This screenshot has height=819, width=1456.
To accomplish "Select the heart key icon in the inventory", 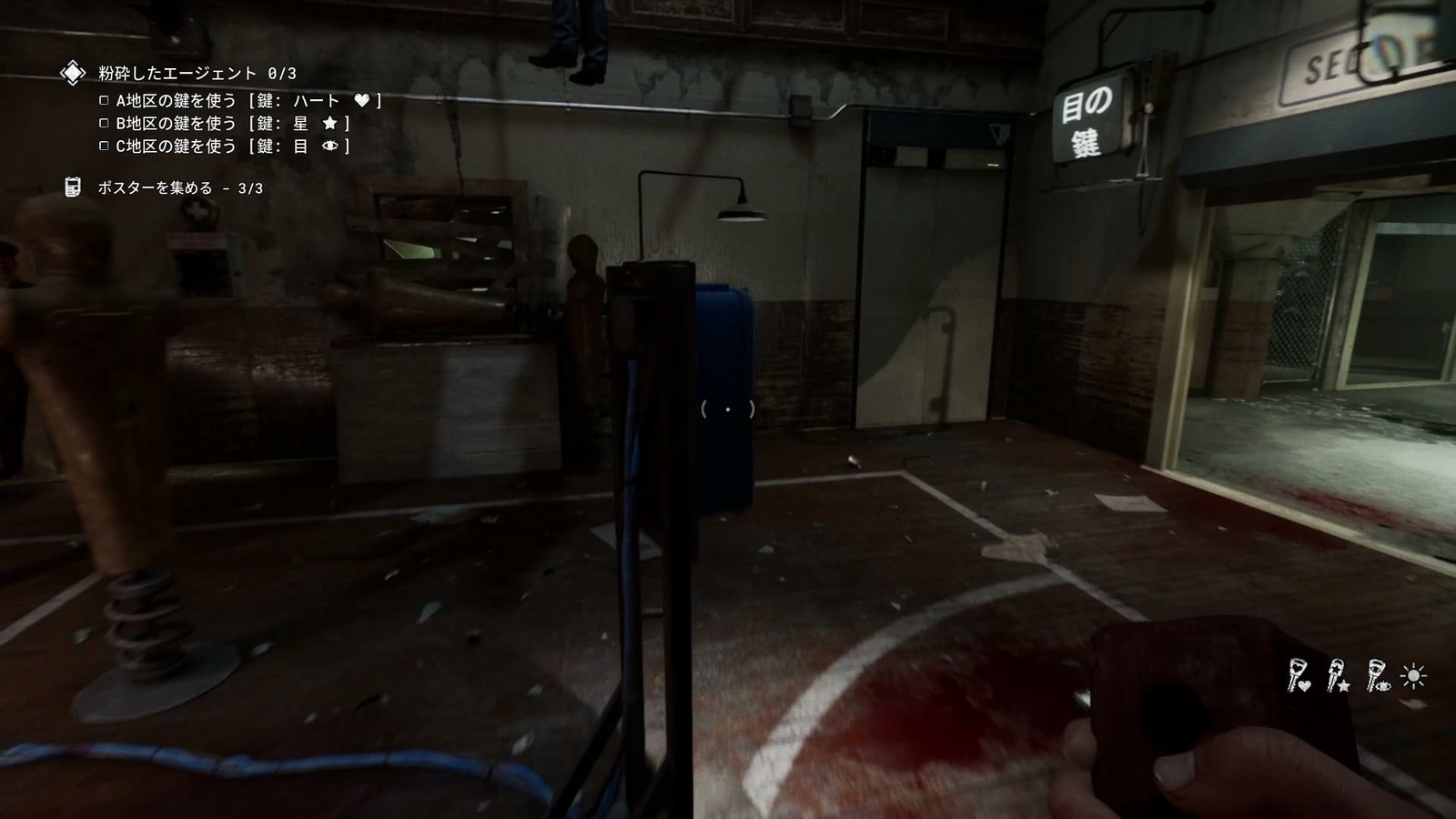I will 1297,674.
